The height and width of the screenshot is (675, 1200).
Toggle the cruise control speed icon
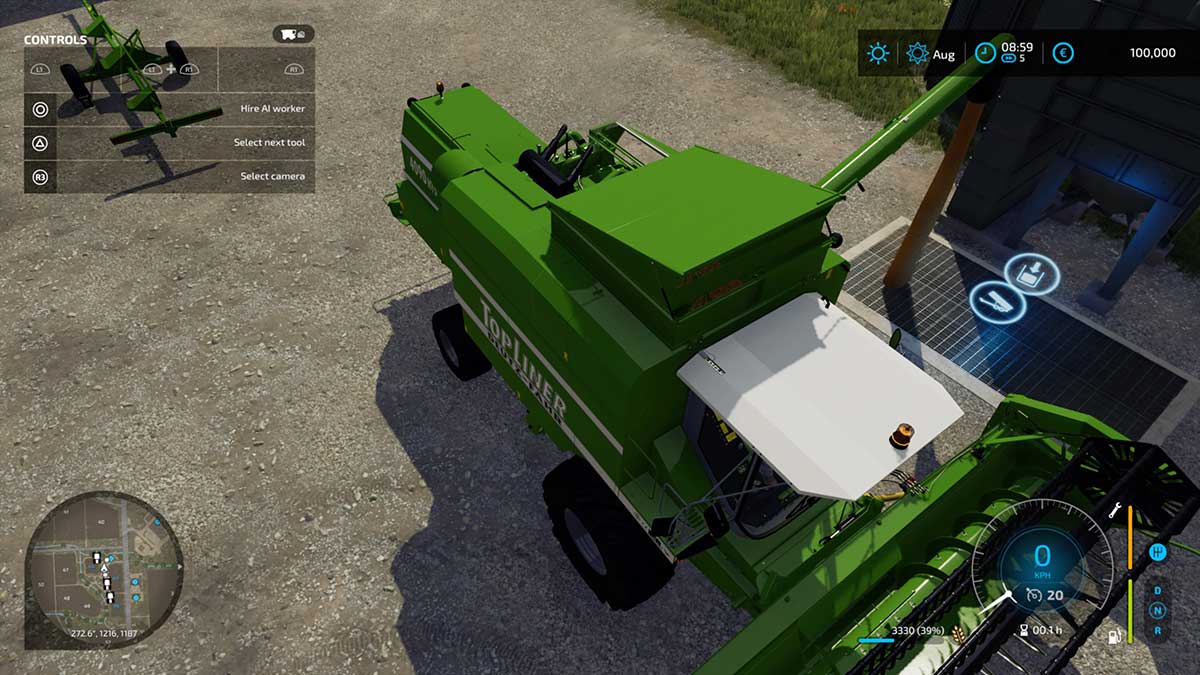[1033, 596]
